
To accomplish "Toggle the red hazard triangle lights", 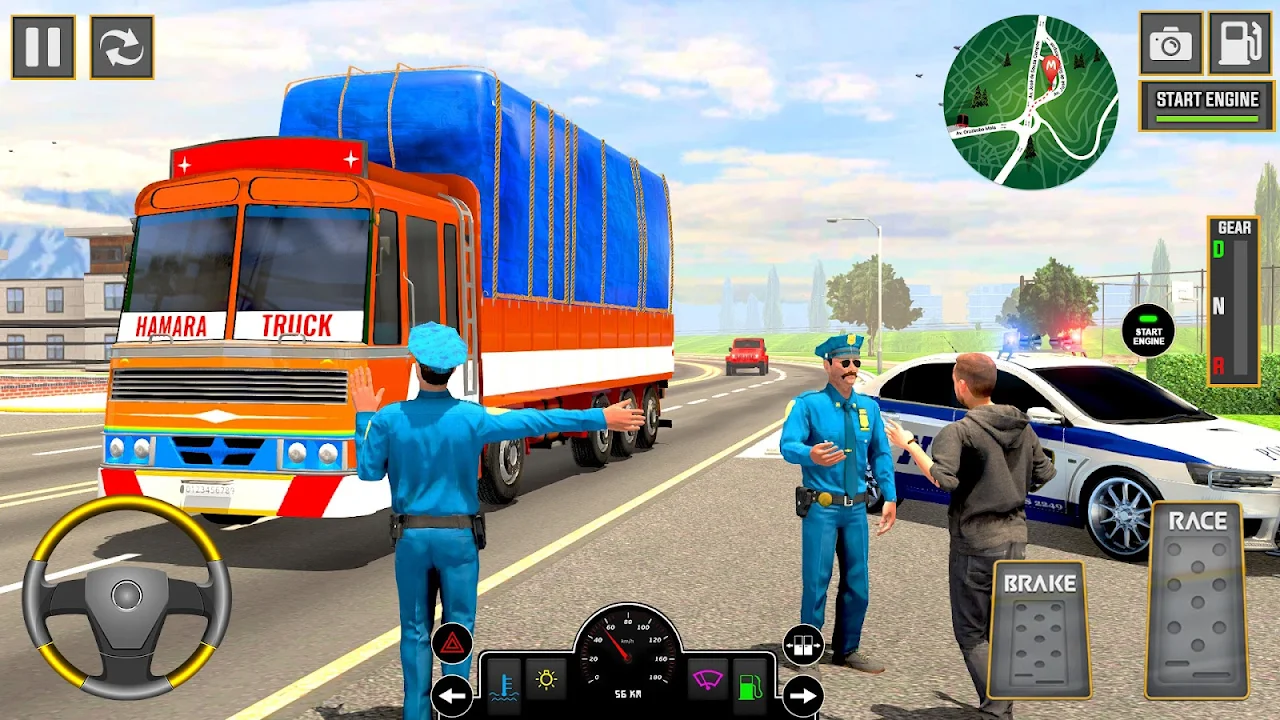I will click(x=451, y=643).
